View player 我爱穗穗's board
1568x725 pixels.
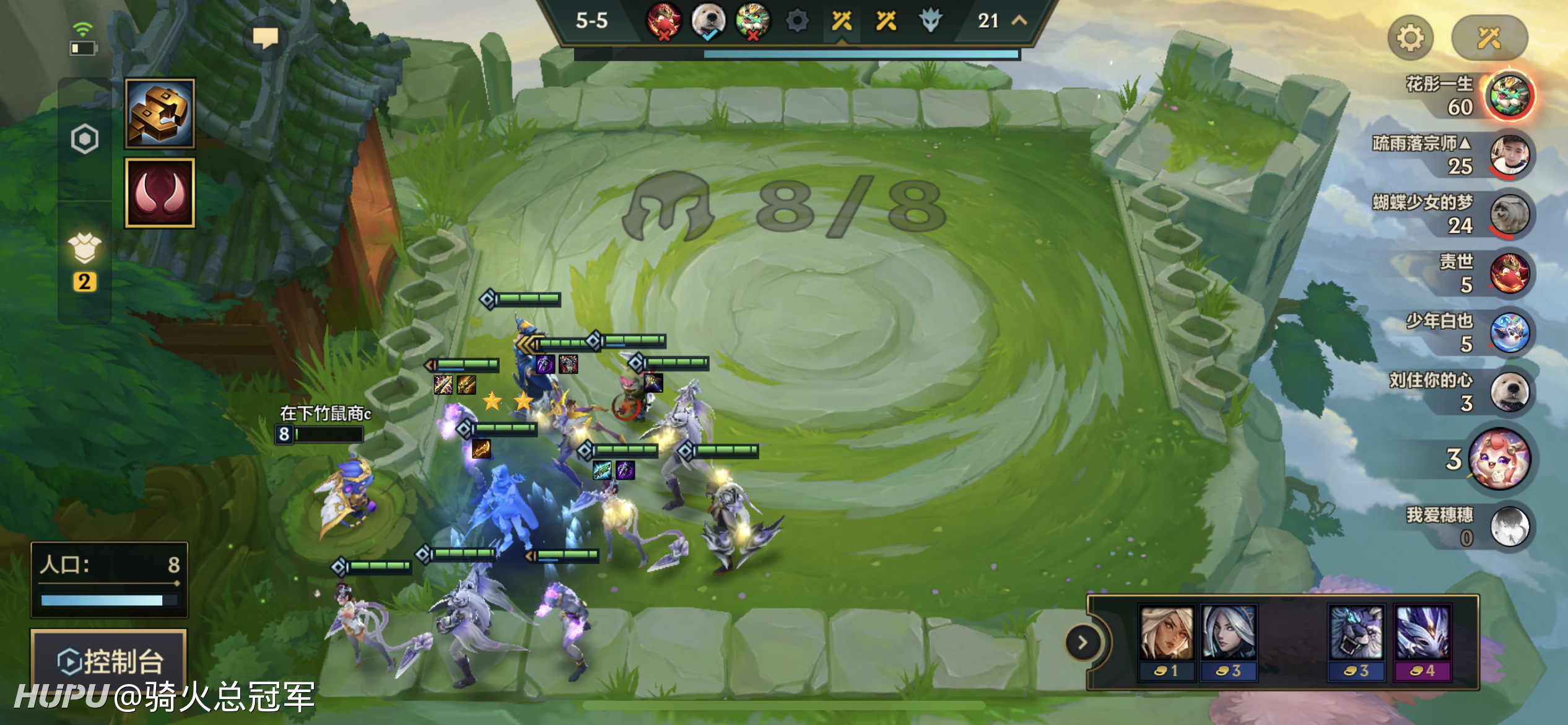click(x=1510, y=526)
